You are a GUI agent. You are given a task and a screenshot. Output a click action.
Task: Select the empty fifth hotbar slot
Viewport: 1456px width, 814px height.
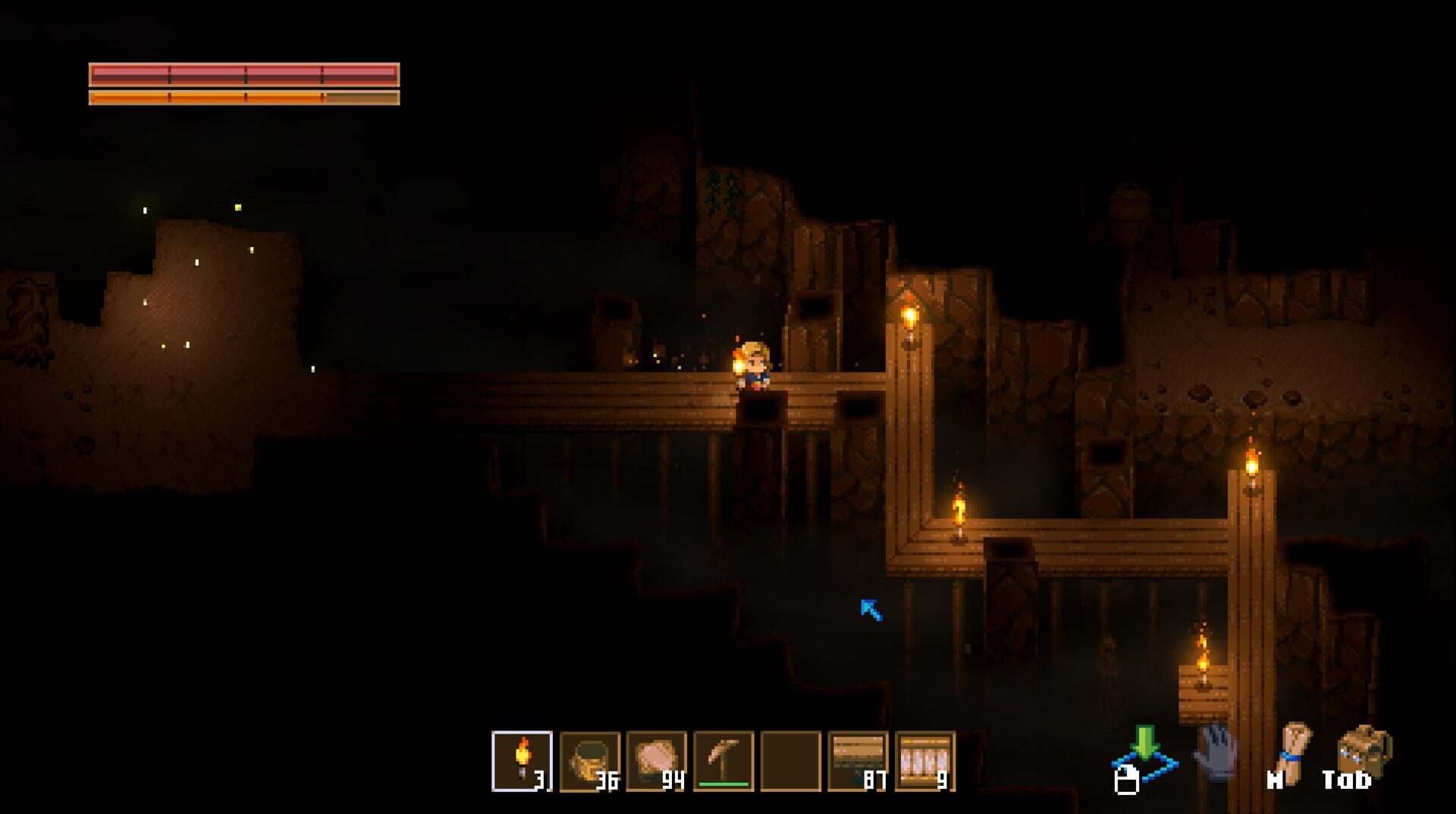(789, 762)
